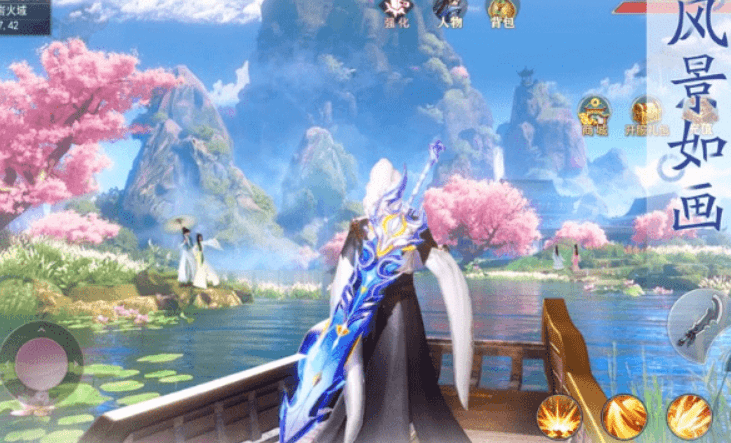The height and width of the screenshot is (443, 731).
Task: Open the 背包 backpack inventory
Action: point(502,12)
